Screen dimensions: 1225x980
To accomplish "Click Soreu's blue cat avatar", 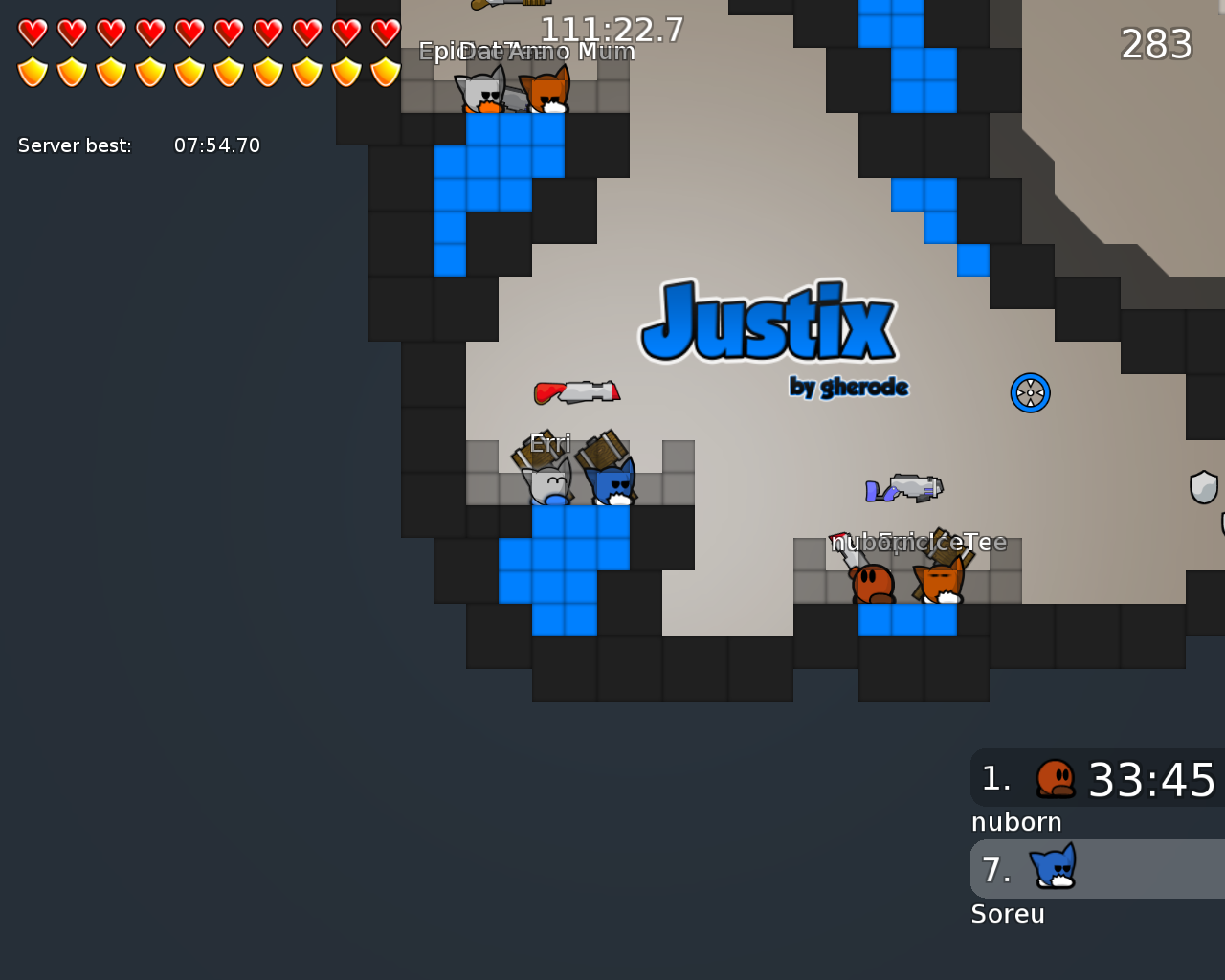I will (x=1053, y=869).
